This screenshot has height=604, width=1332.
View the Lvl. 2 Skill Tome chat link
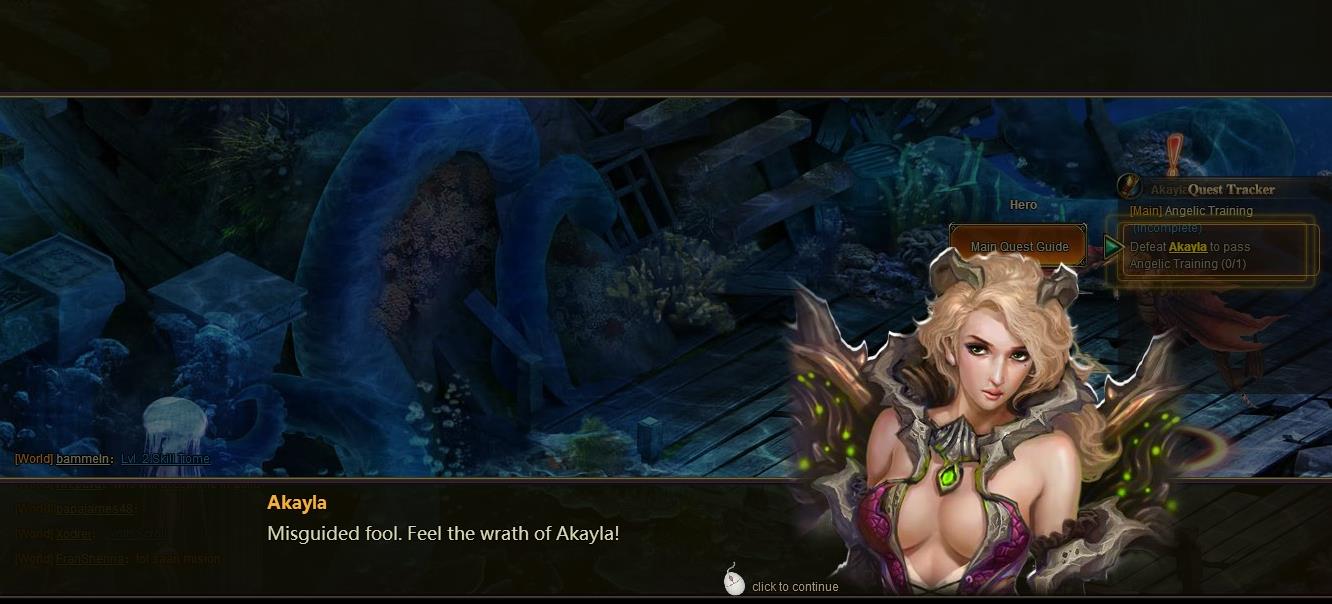coord(165,459)
